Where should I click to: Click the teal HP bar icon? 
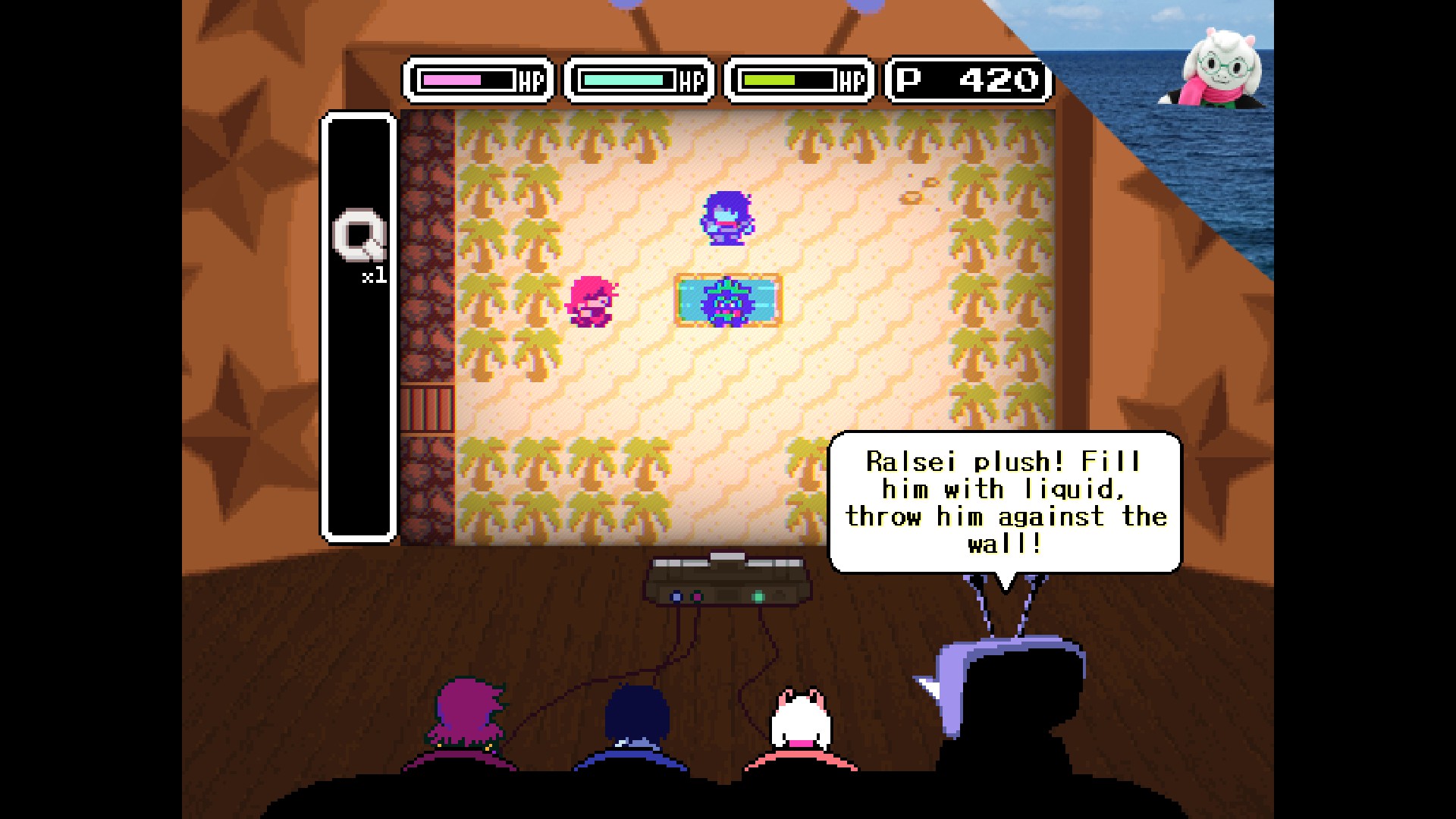[x=641, y=78]
